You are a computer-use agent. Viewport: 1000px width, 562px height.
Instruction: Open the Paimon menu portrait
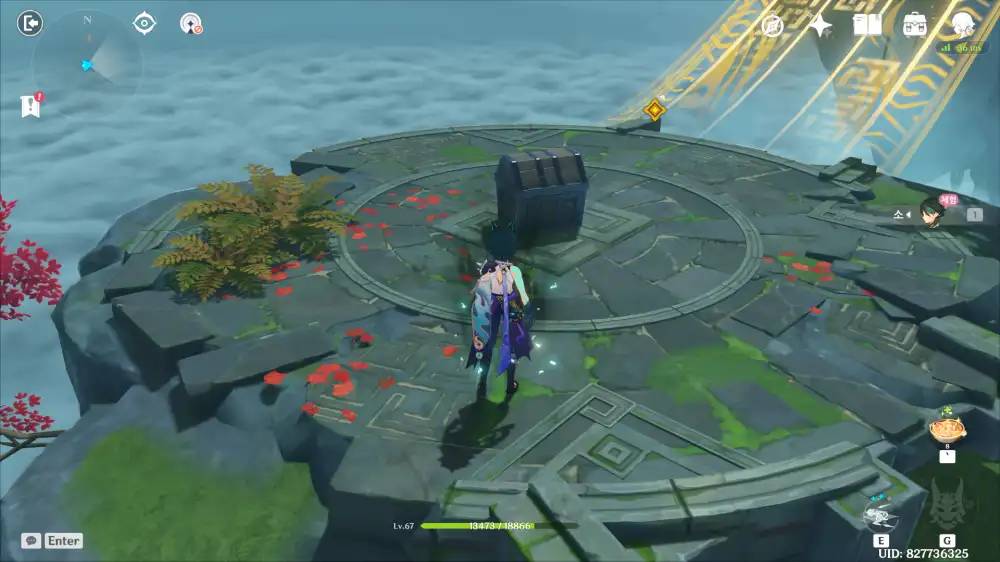coord(963,25)
